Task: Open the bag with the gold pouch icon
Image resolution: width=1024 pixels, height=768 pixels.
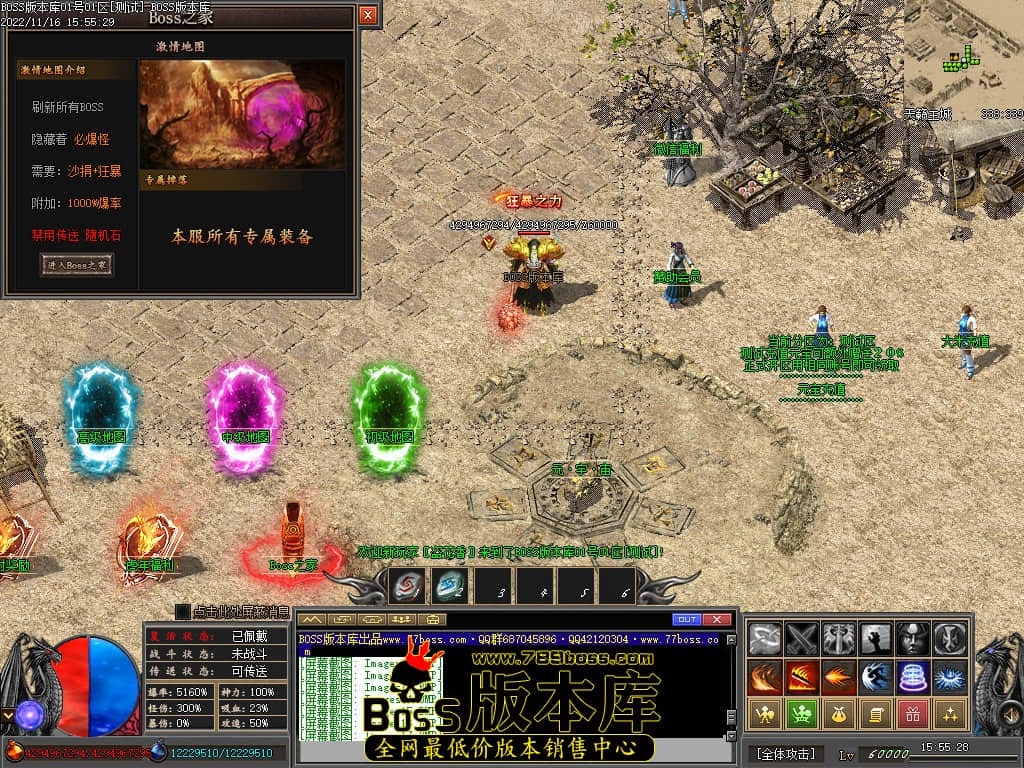Action: tap(839, 714)
